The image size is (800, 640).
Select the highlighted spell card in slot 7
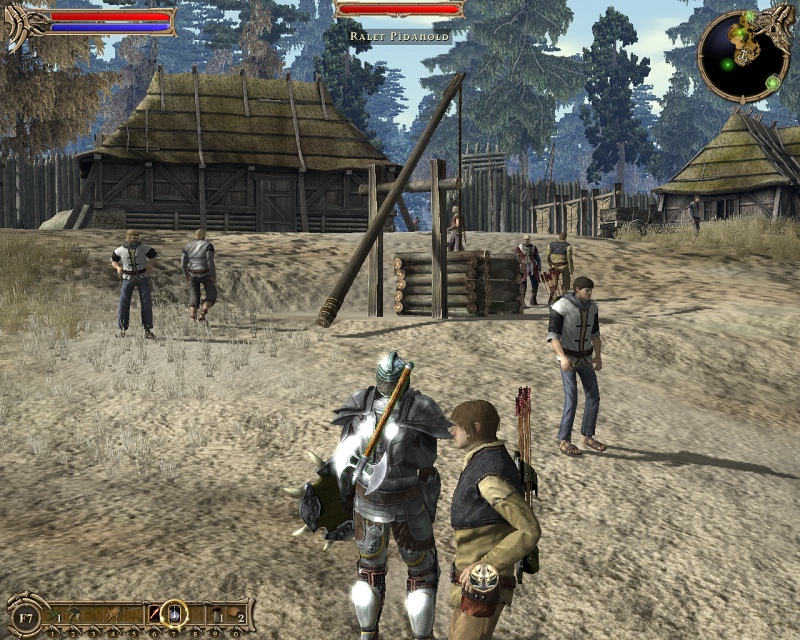click(x=174, y=612)
